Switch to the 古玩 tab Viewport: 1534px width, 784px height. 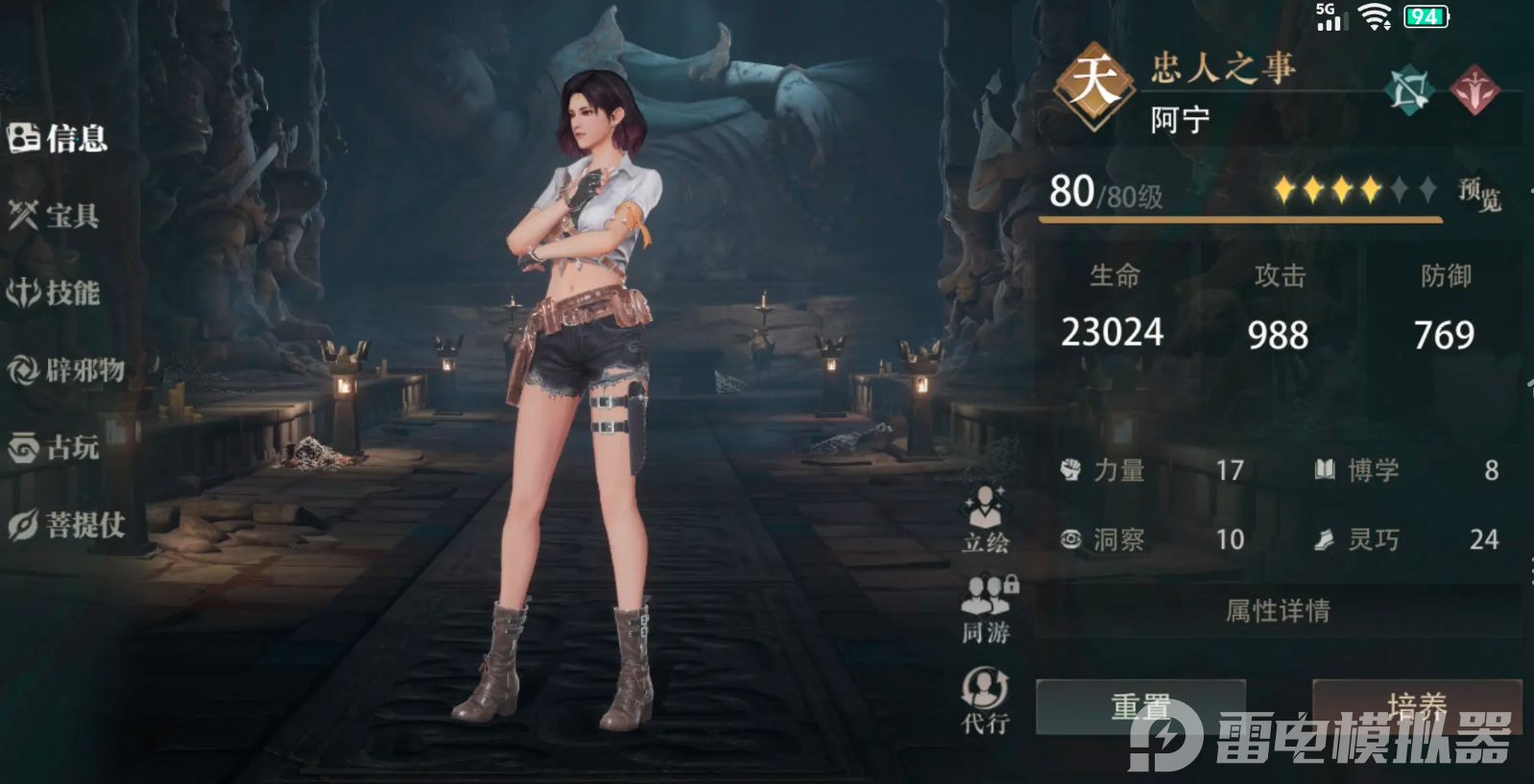pos(55,447)
